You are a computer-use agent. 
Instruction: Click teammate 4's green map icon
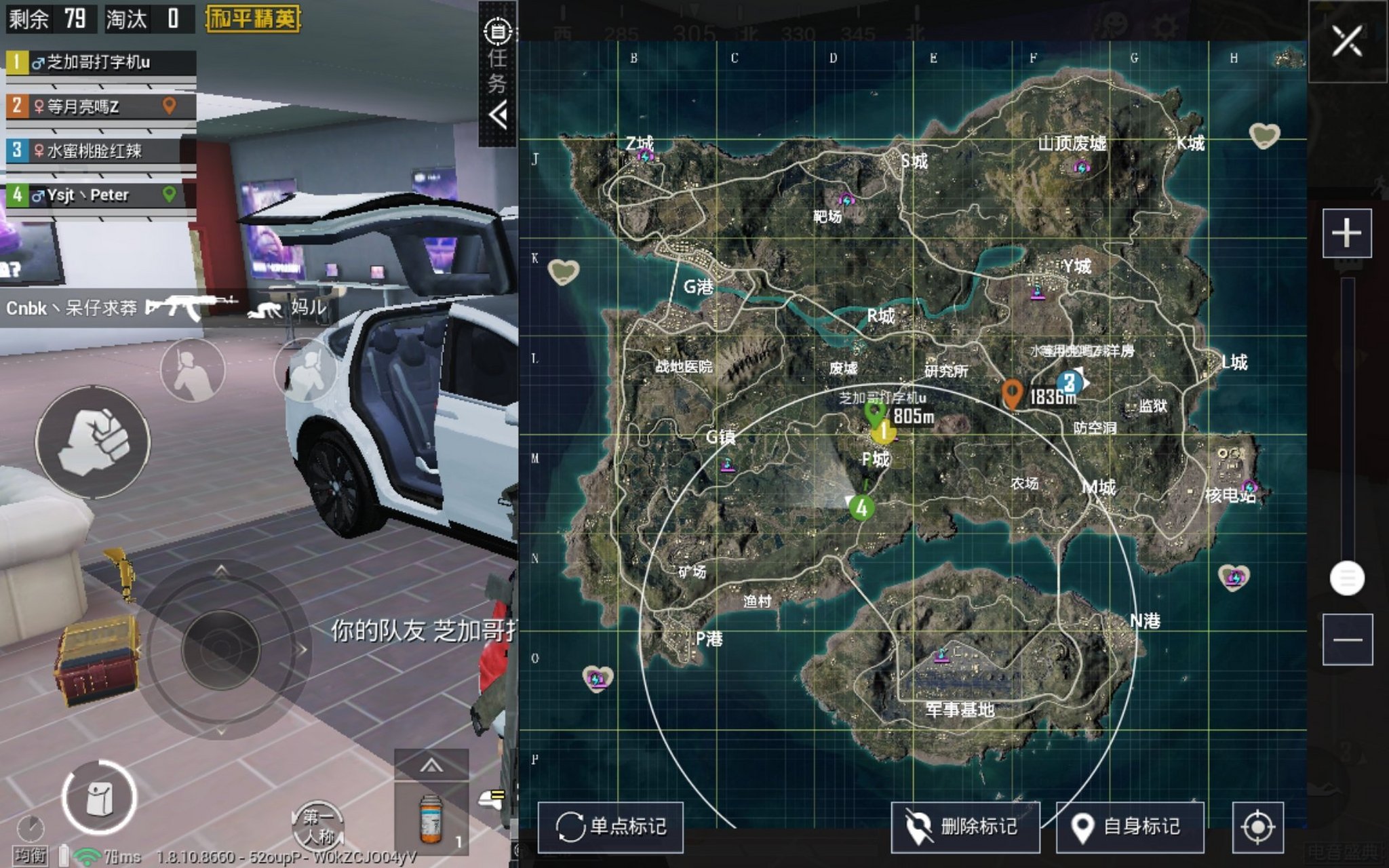coord(861,508)
